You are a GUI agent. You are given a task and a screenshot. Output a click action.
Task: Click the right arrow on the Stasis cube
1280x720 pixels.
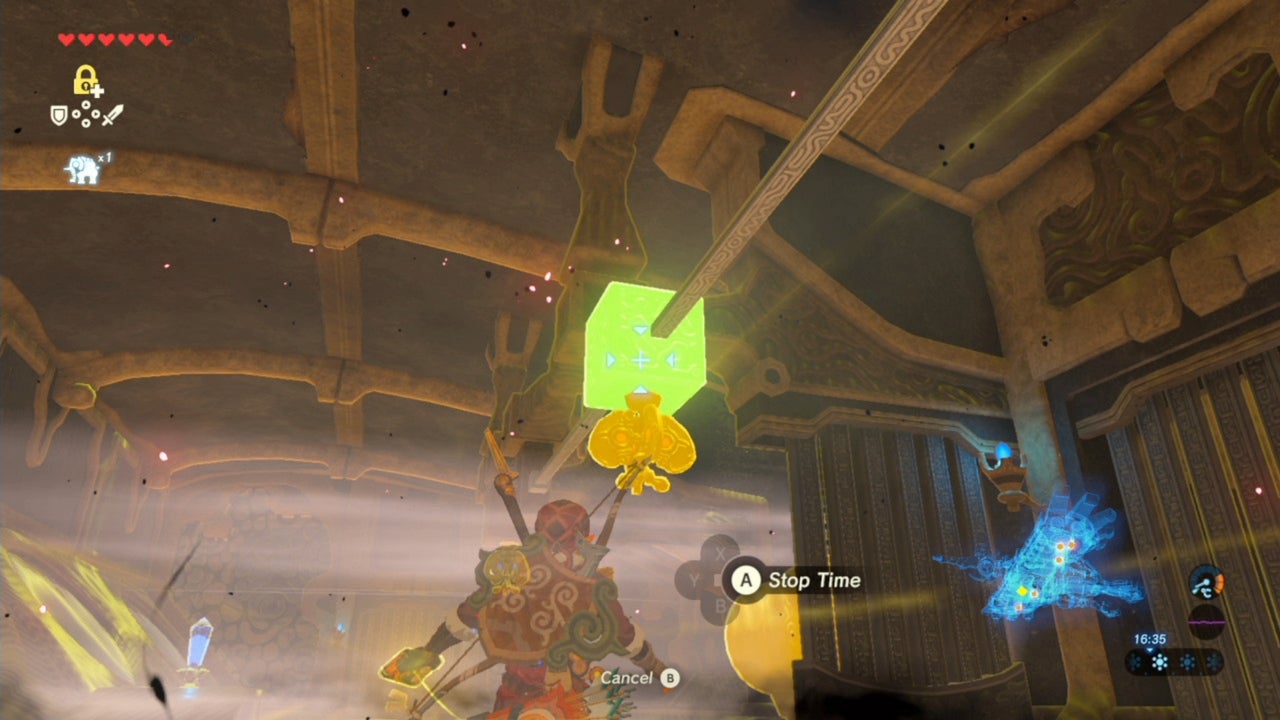click(x=672, y=360)
